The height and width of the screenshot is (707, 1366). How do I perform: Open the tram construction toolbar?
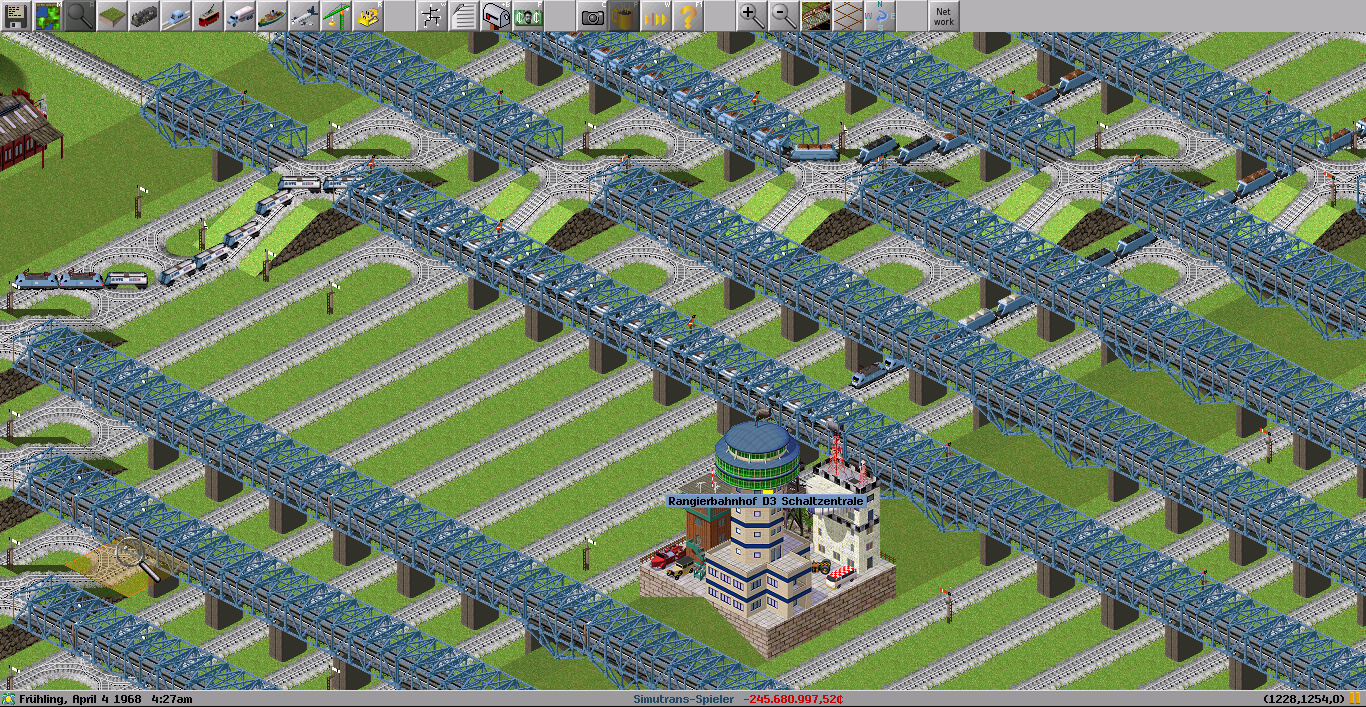(208, 16)
